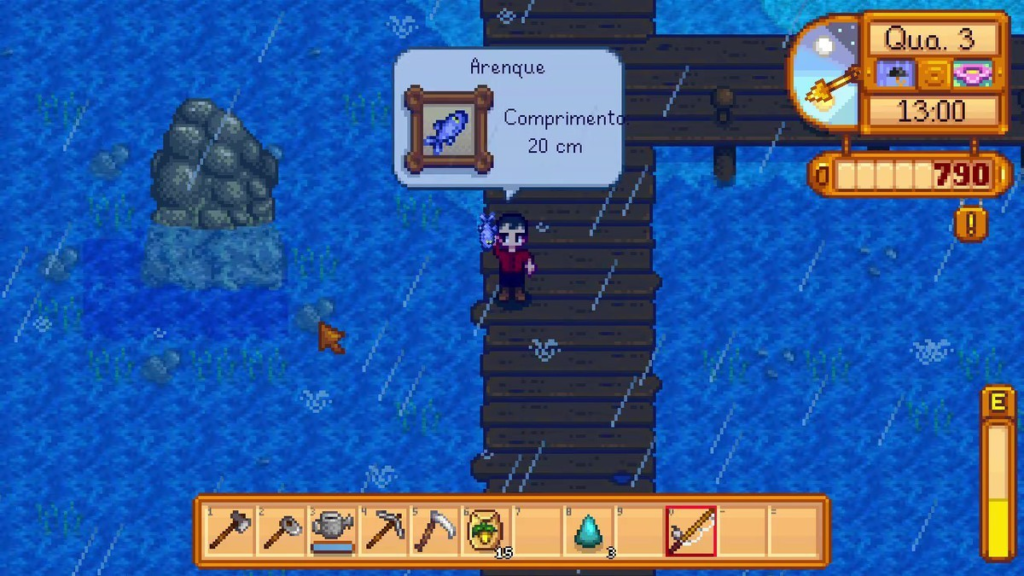Open the journal exclamation mark icon

tap(970, 222)
